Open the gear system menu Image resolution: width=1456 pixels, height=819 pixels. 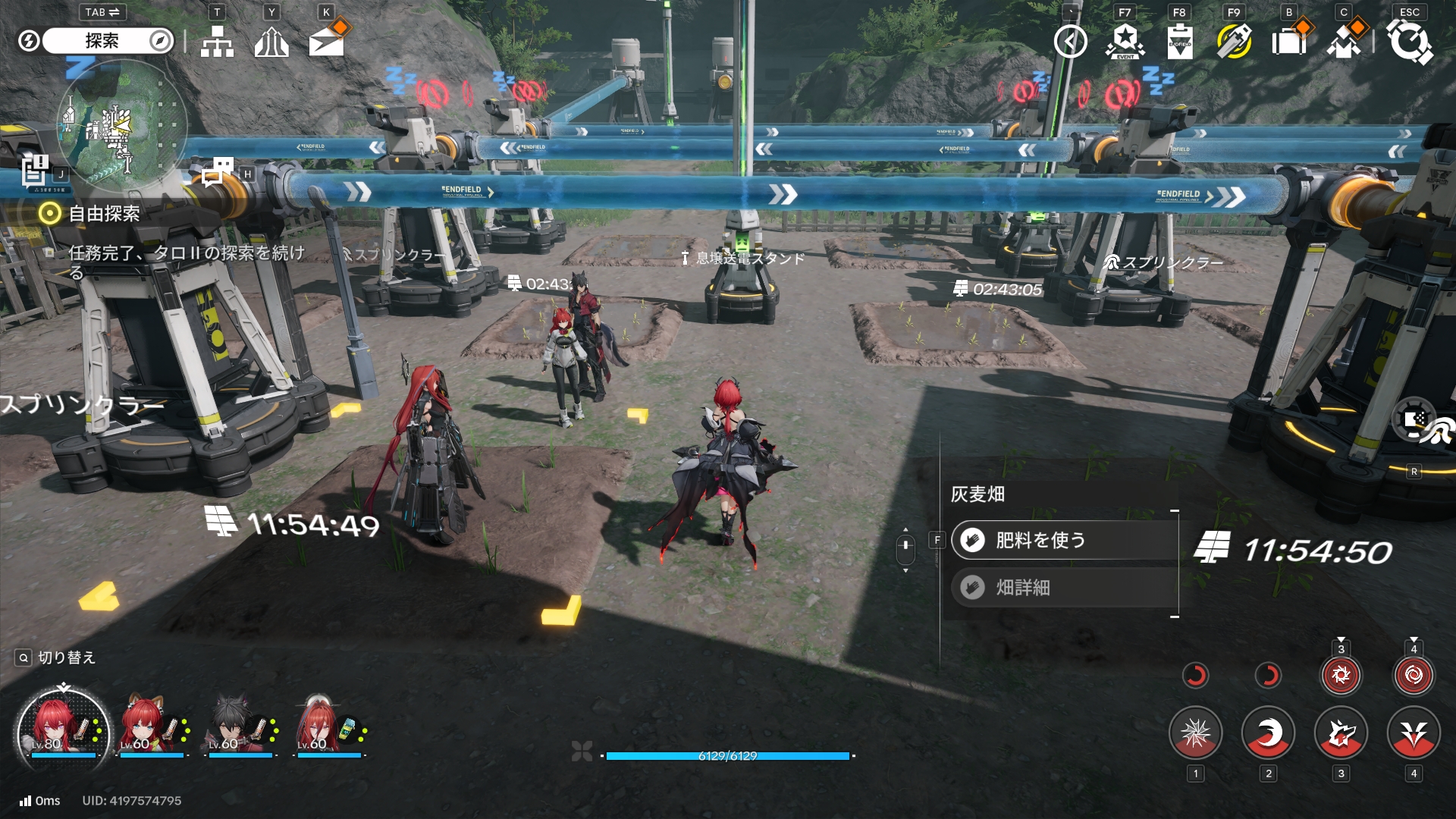pos(1409,42)
